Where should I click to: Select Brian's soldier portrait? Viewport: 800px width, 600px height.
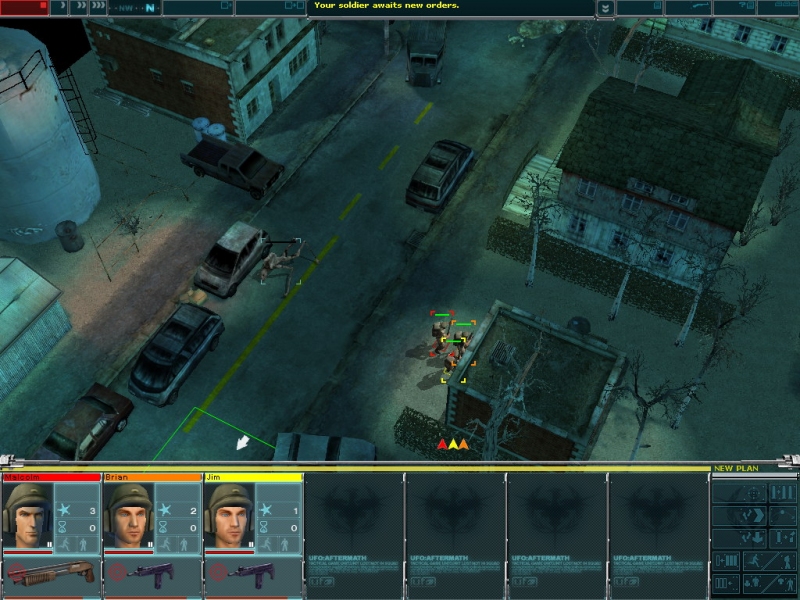[129, 517]
